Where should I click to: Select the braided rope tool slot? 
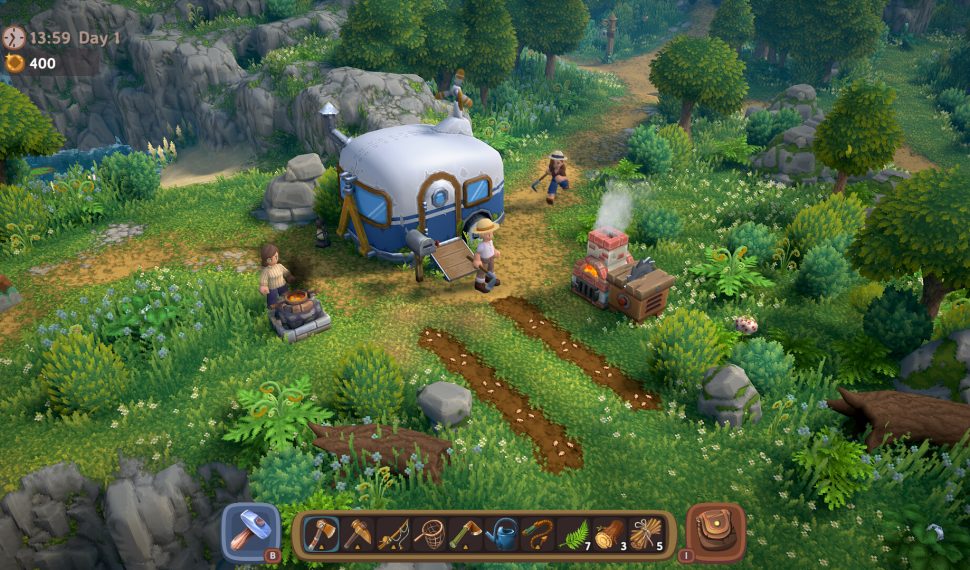[x=537, y=534]
